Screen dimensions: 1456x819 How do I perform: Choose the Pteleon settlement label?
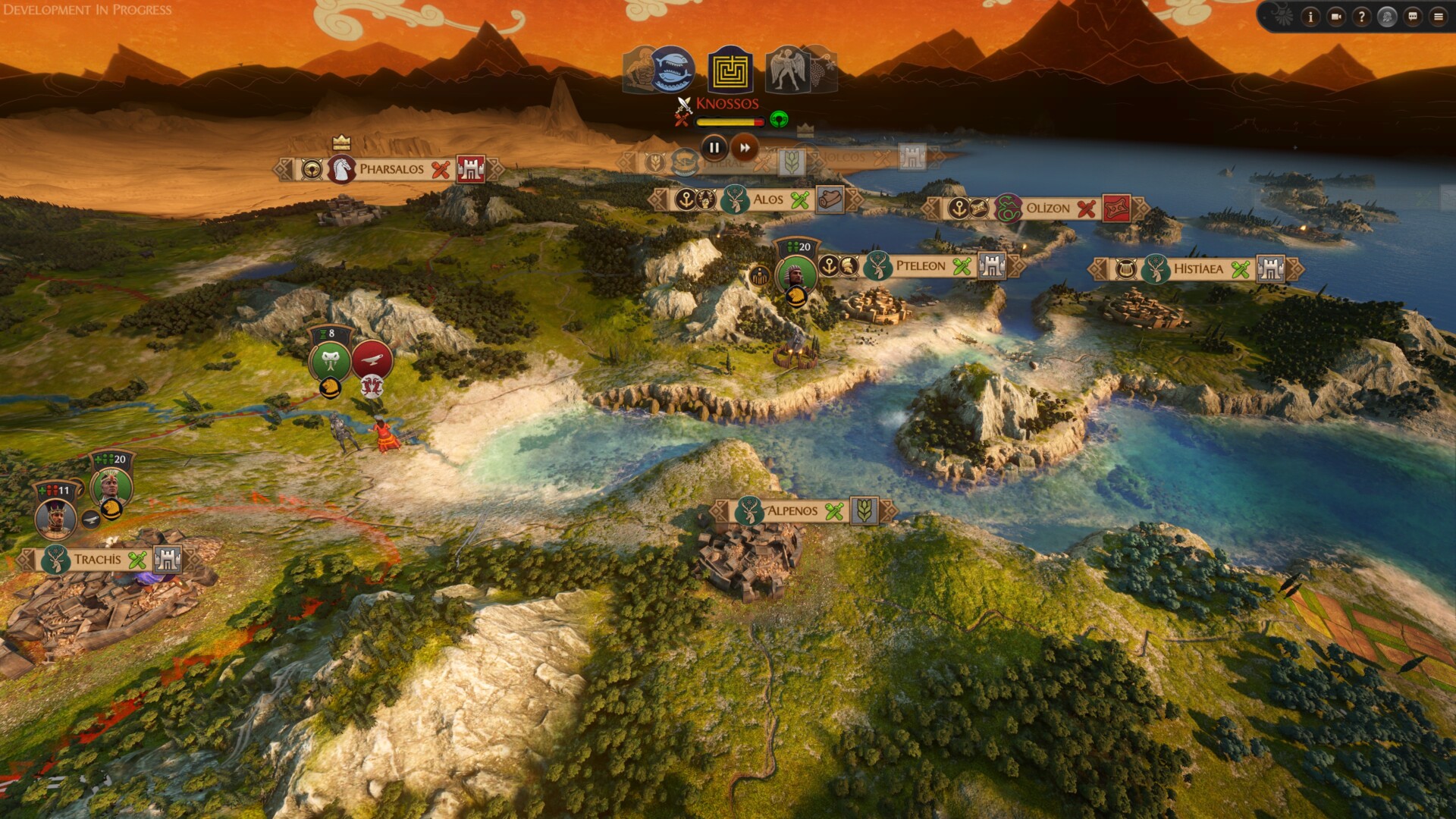[x=920, y=266]
